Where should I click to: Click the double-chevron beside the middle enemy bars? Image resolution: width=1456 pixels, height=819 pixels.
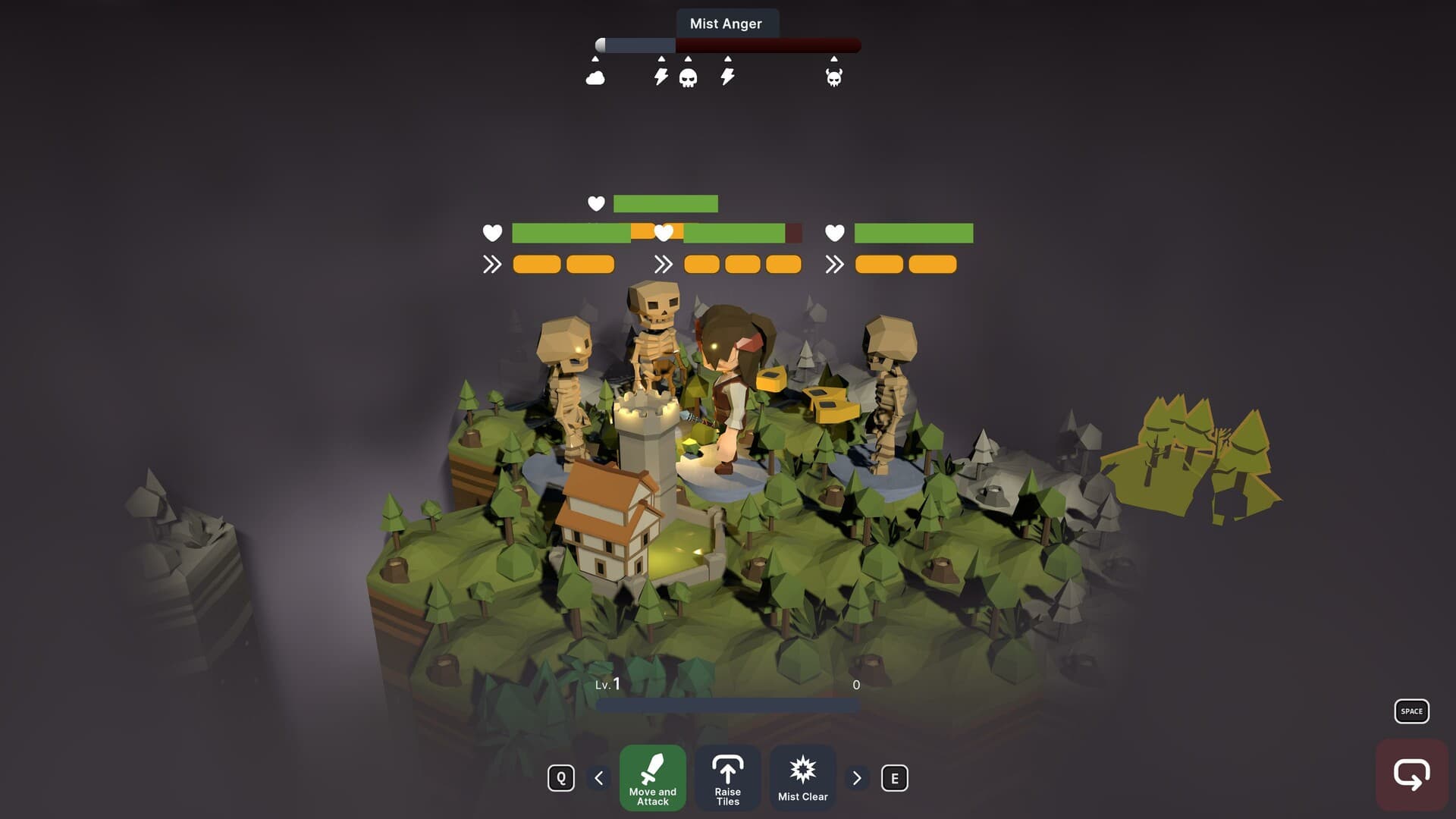coord(665,264)
